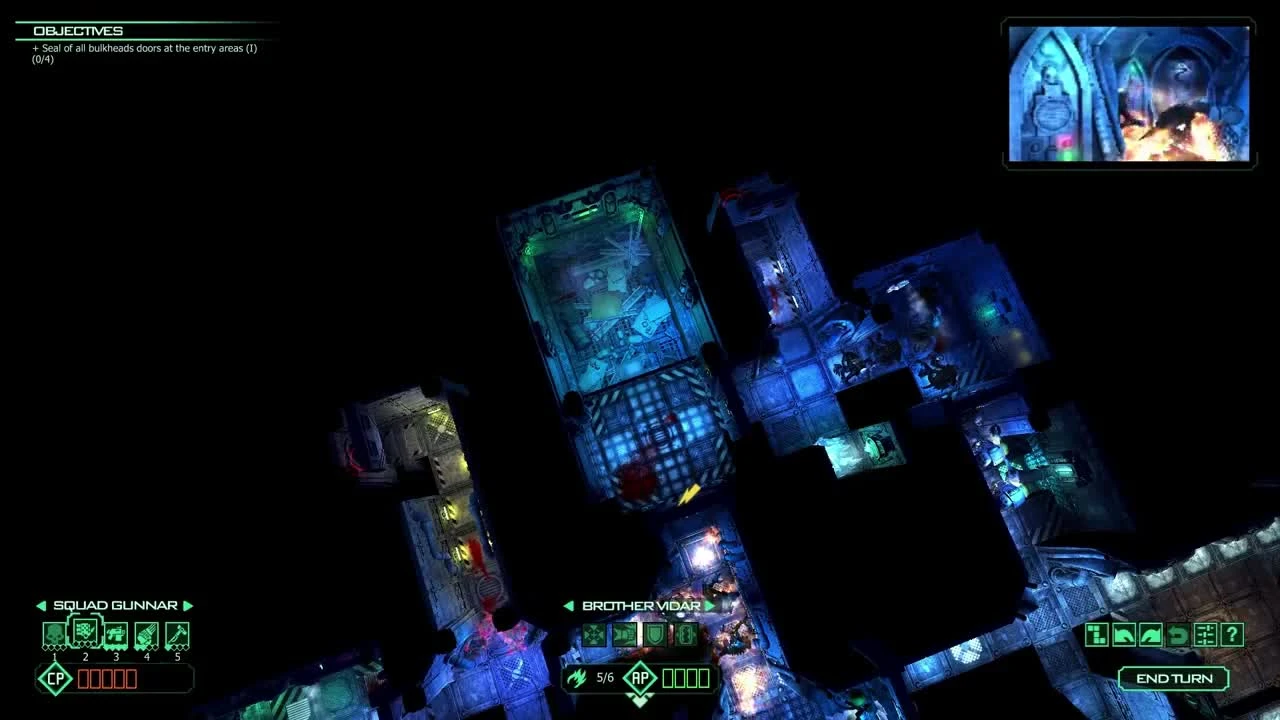Screen dimensions: 1280x720
Task: Select Brother Vidar's shoot weapon action
Action: tap(622, 634)
